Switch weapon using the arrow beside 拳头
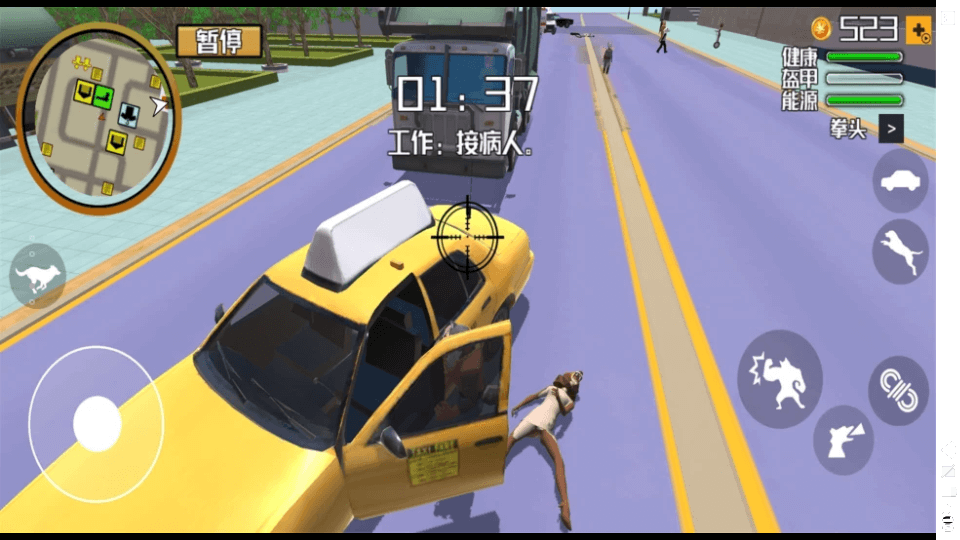This screenshot has width=960, height=540. click(891, 128)
